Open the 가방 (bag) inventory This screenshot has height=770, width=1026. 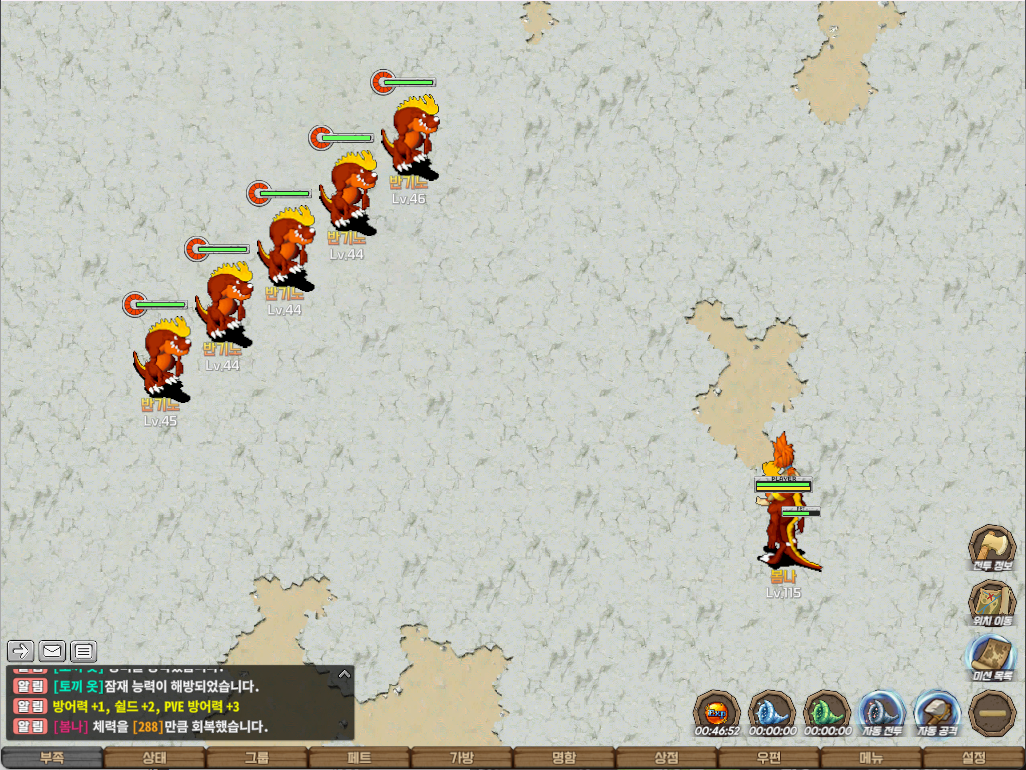click(x=461, y=758)
